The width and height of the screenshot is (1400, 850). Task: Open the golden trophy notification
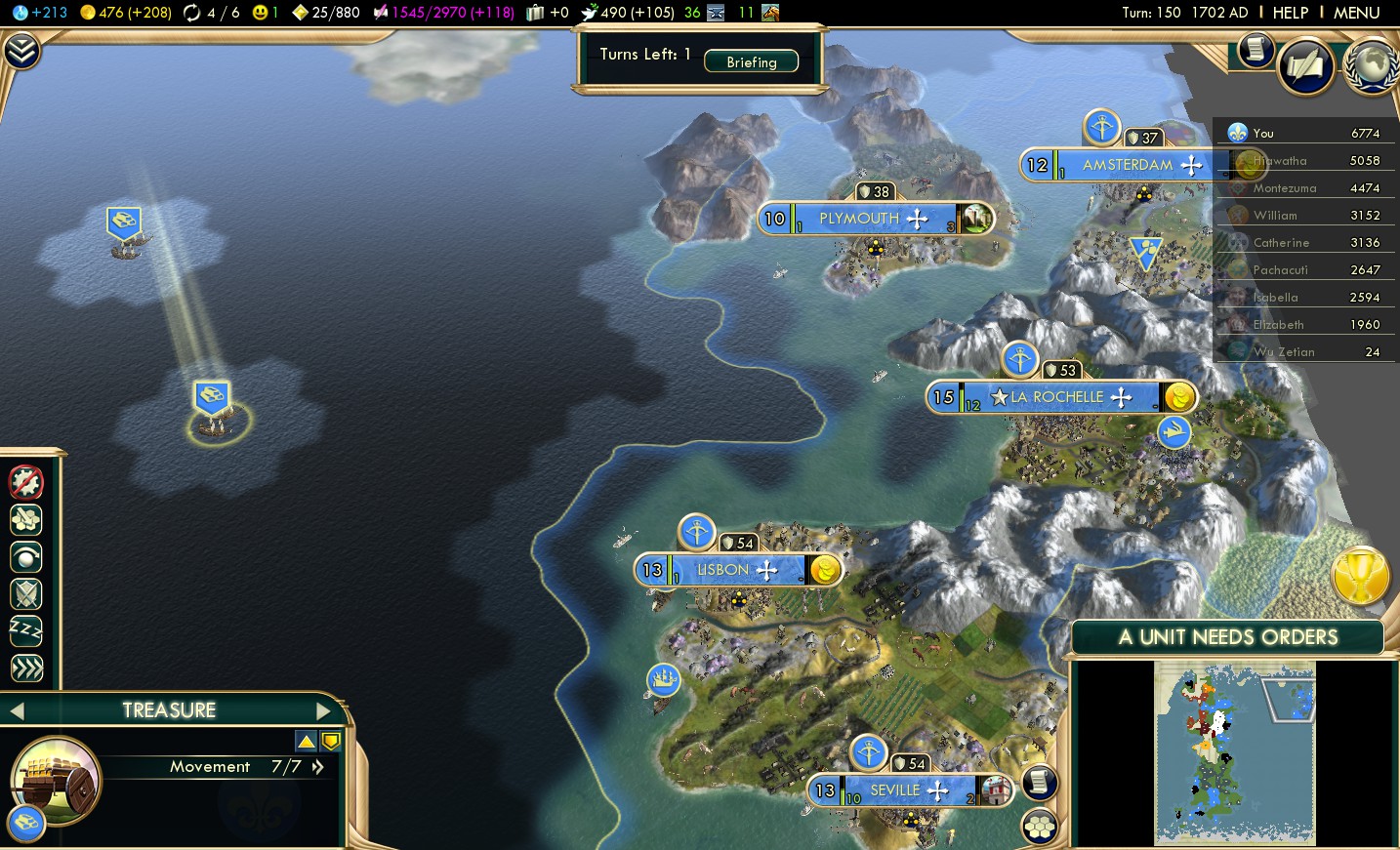(x=1360, y=576)
